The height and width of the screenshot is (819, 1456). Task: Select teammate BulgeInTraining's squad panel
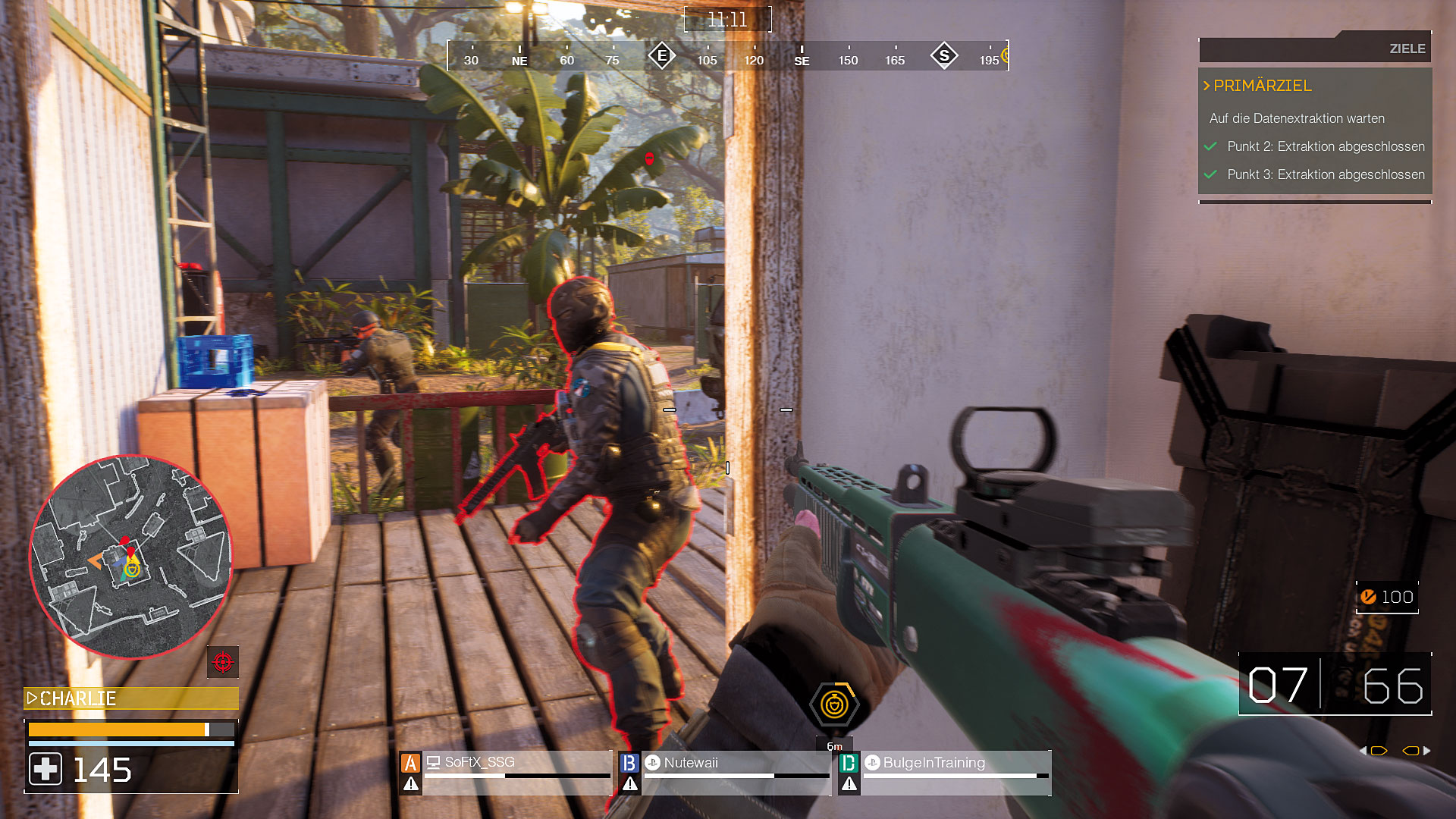click(945, 772)
